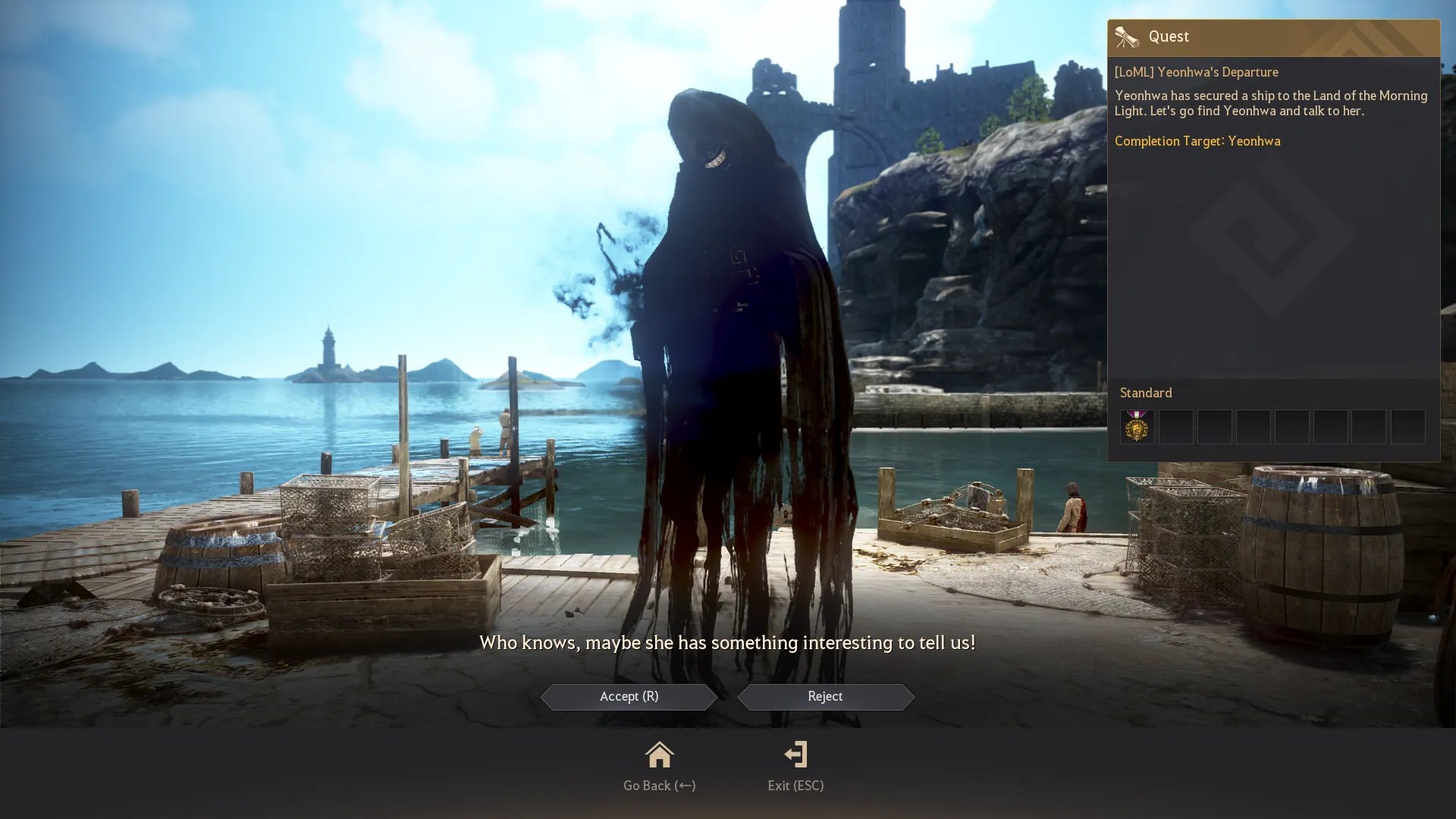Click the medal reward icon under Standard
1456x819 pixels.
(x=1137, y=427)
